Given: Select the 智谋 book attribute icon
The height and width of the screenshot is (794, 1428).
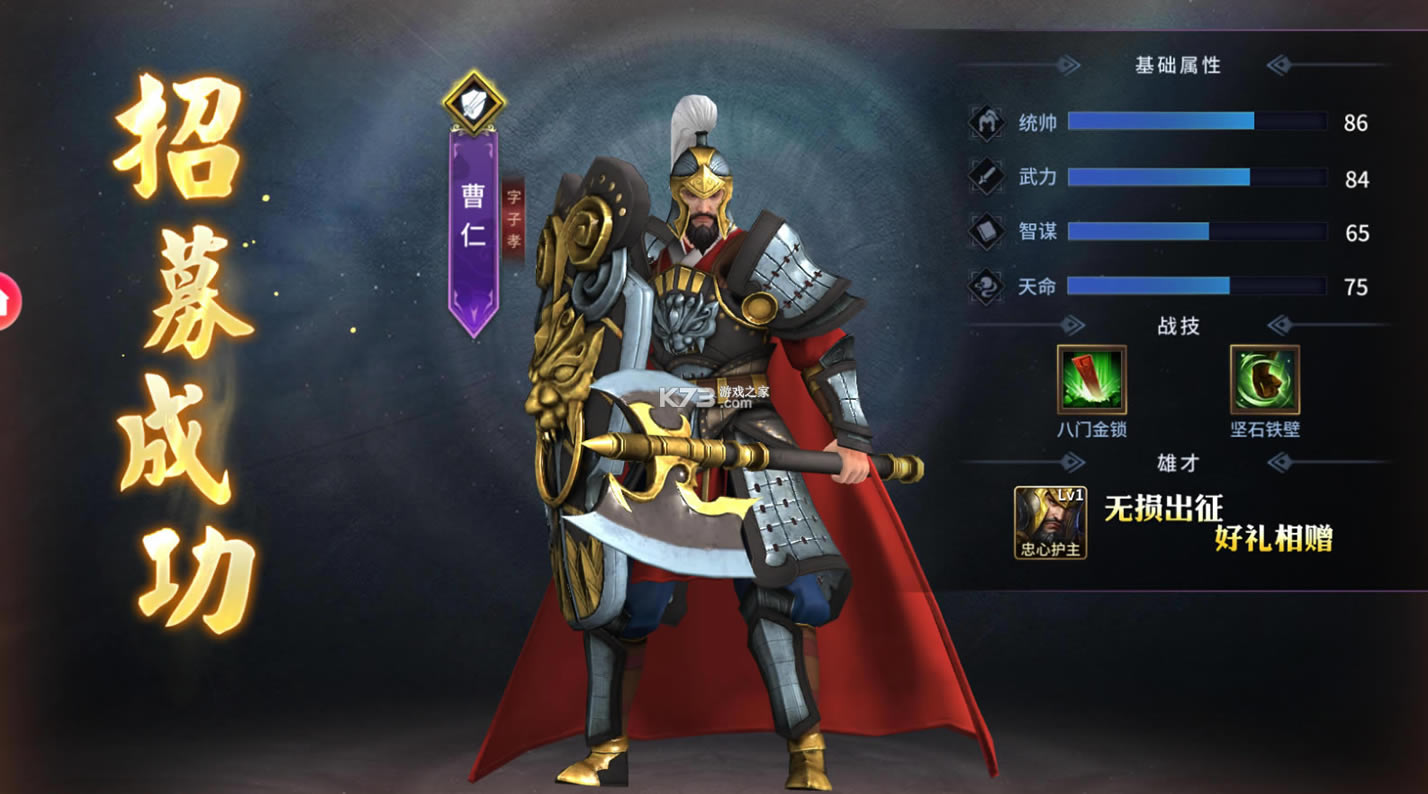Looking at the screenshot, I should 987,232.
